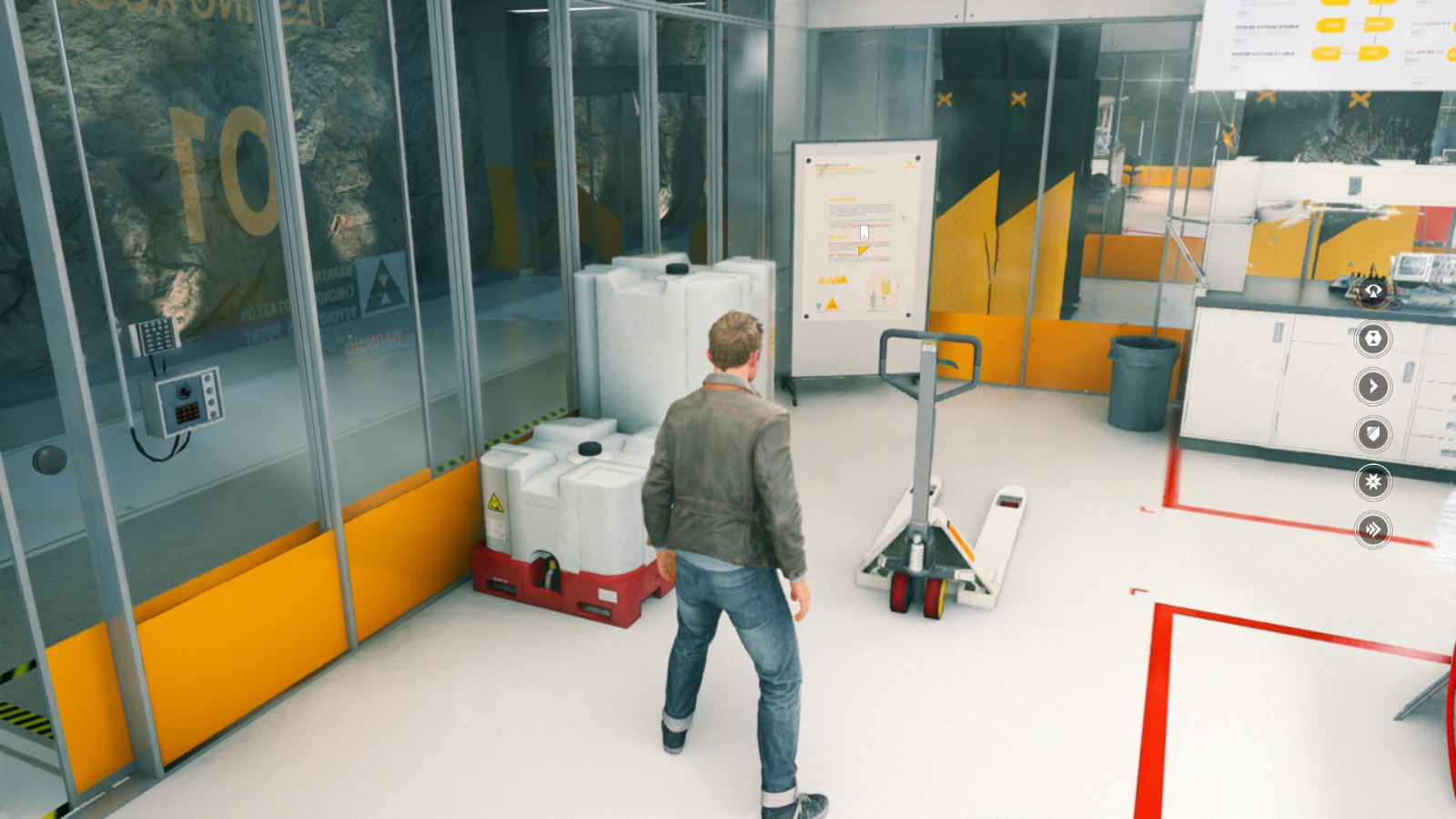Select the Time Vision eye ability icon
Image resolution: width=1456 pixels, height=819 pixels.
coord(1372,290)
